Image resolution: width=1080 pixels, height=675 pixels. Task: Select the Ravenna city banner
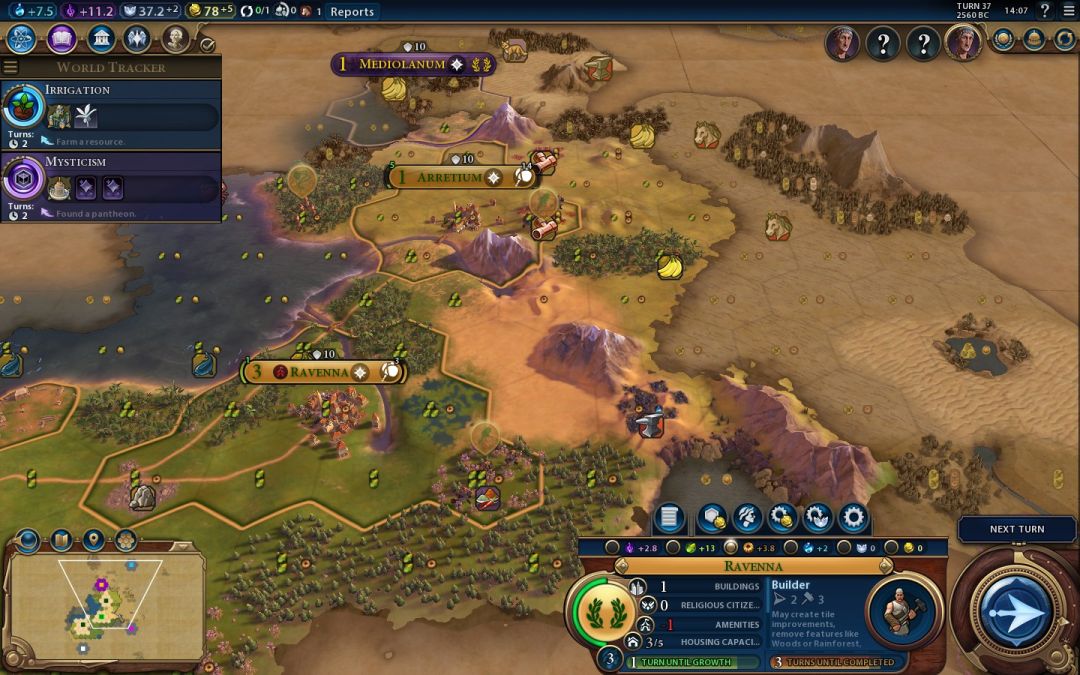coord(322,372)
